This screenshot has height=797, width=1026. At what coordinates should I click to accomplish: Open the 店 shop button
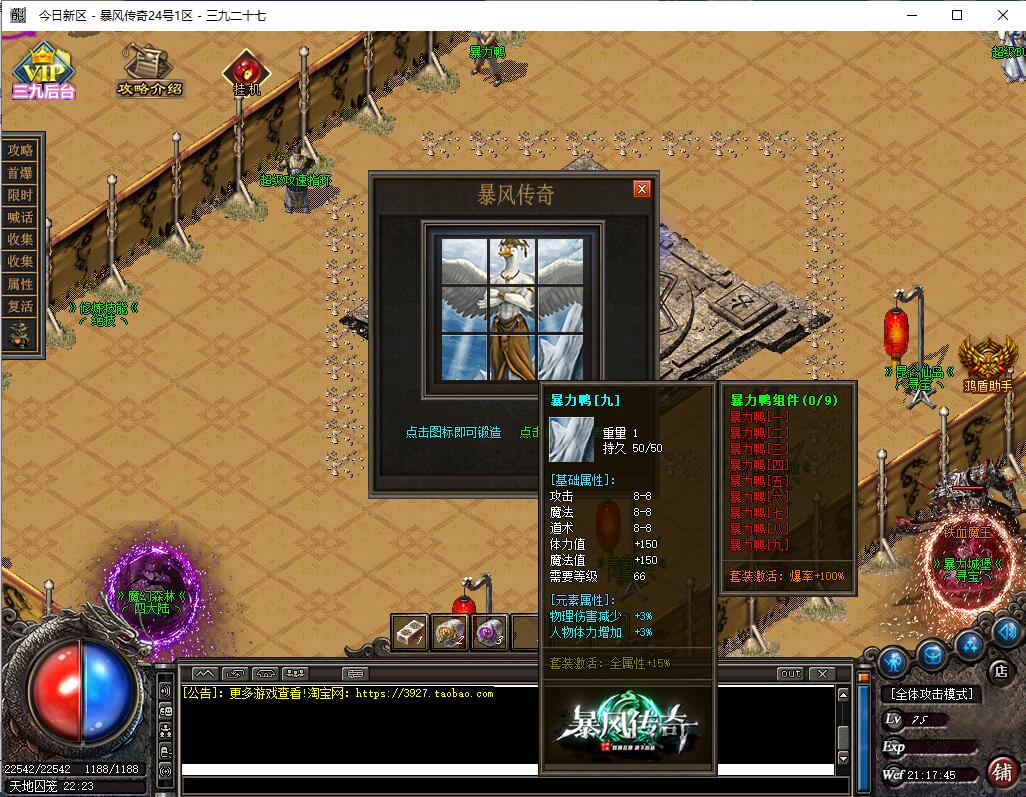pos(997,670)
